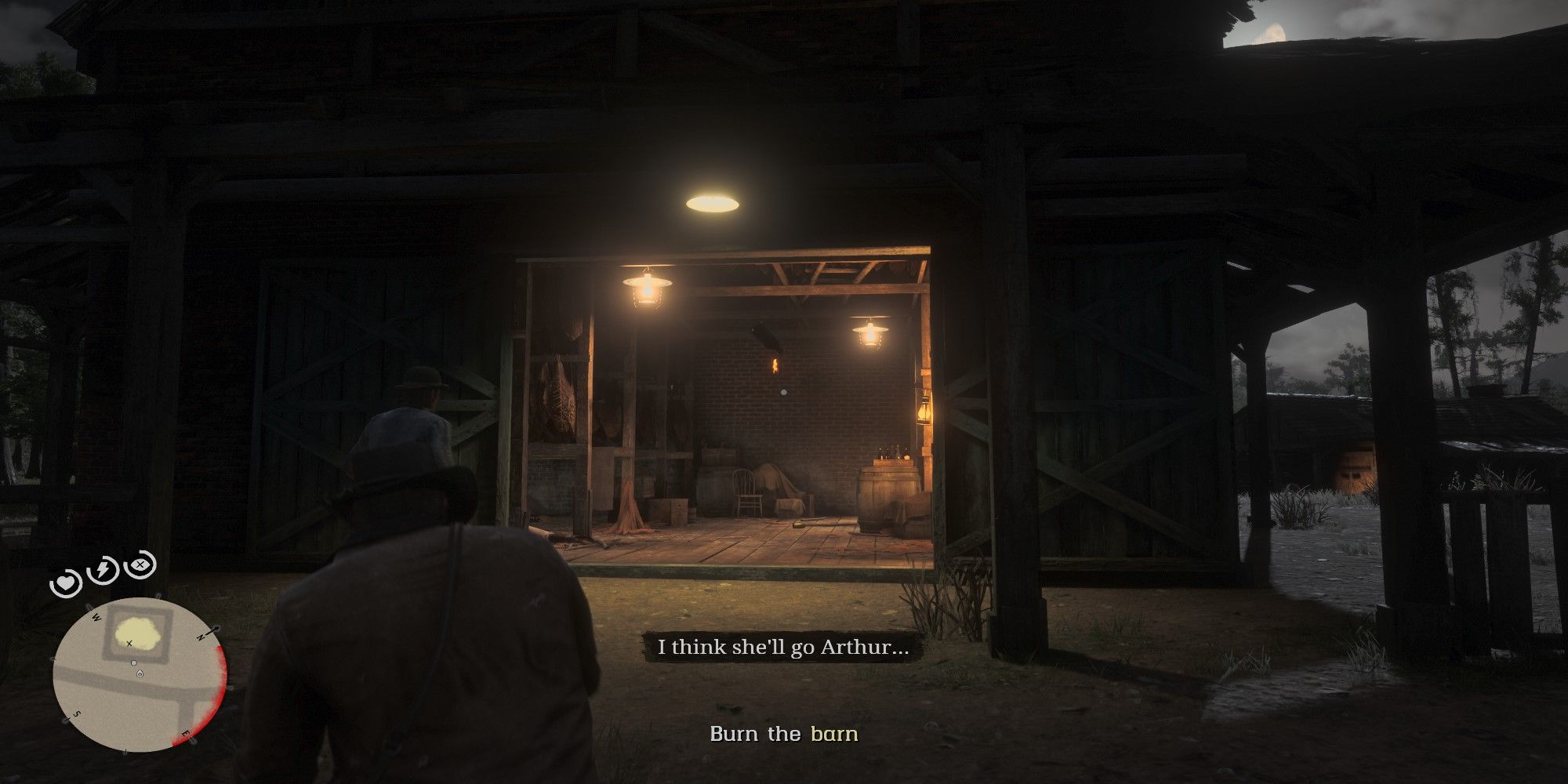Click the east marker on the minimap edge
This screenshot has height=784, width=1568.
(x=186, y=733)
